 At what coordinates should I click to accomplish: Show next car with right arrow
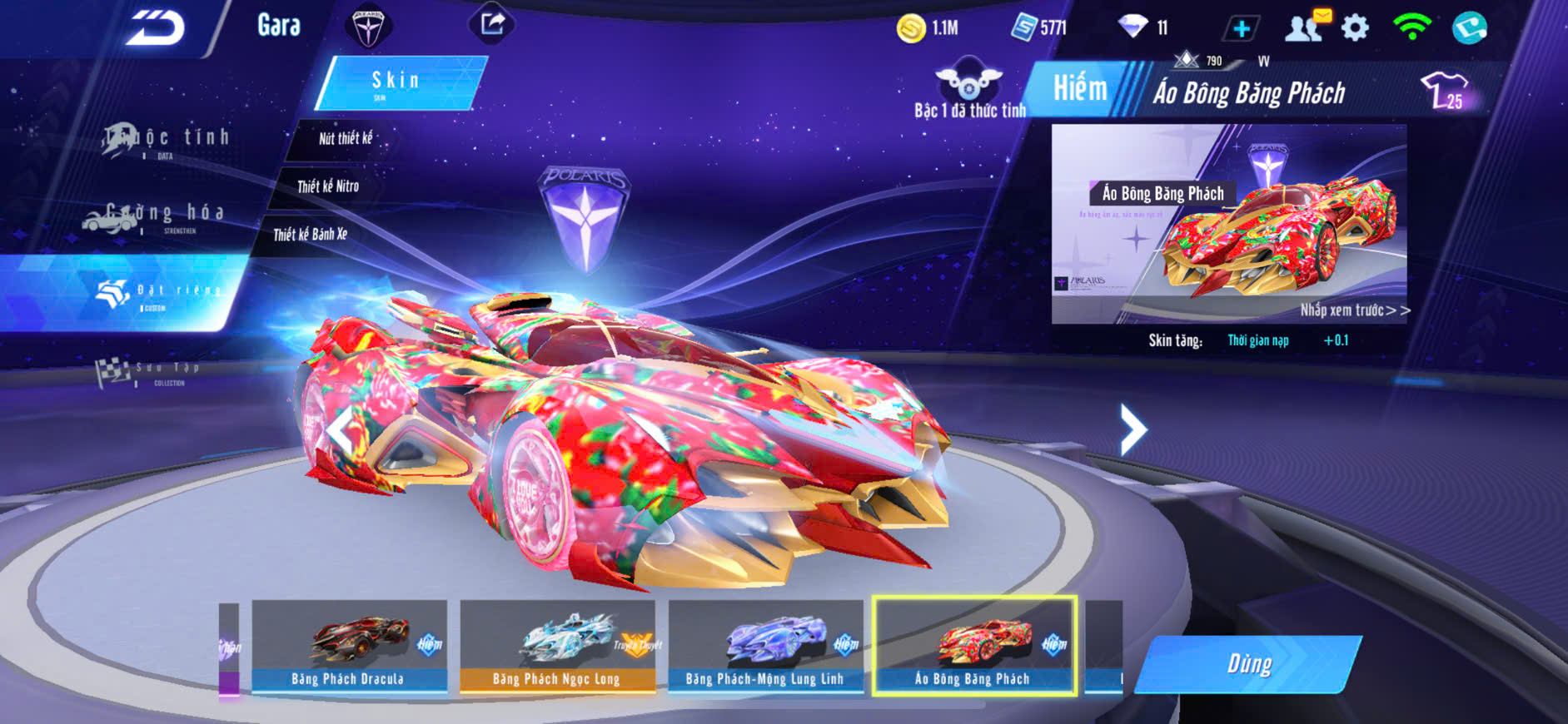click(1132, 429)
